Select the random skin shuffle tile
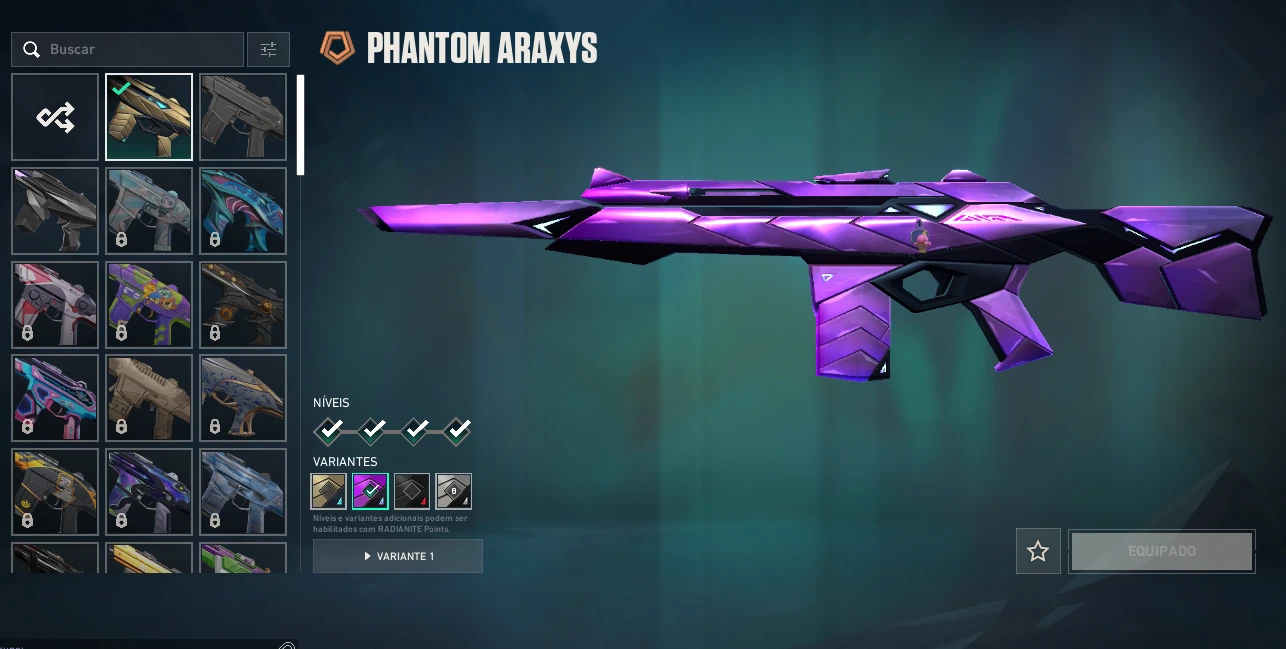Image resolution: width=1286 pixels, height=649 pixels. (55, 117)
